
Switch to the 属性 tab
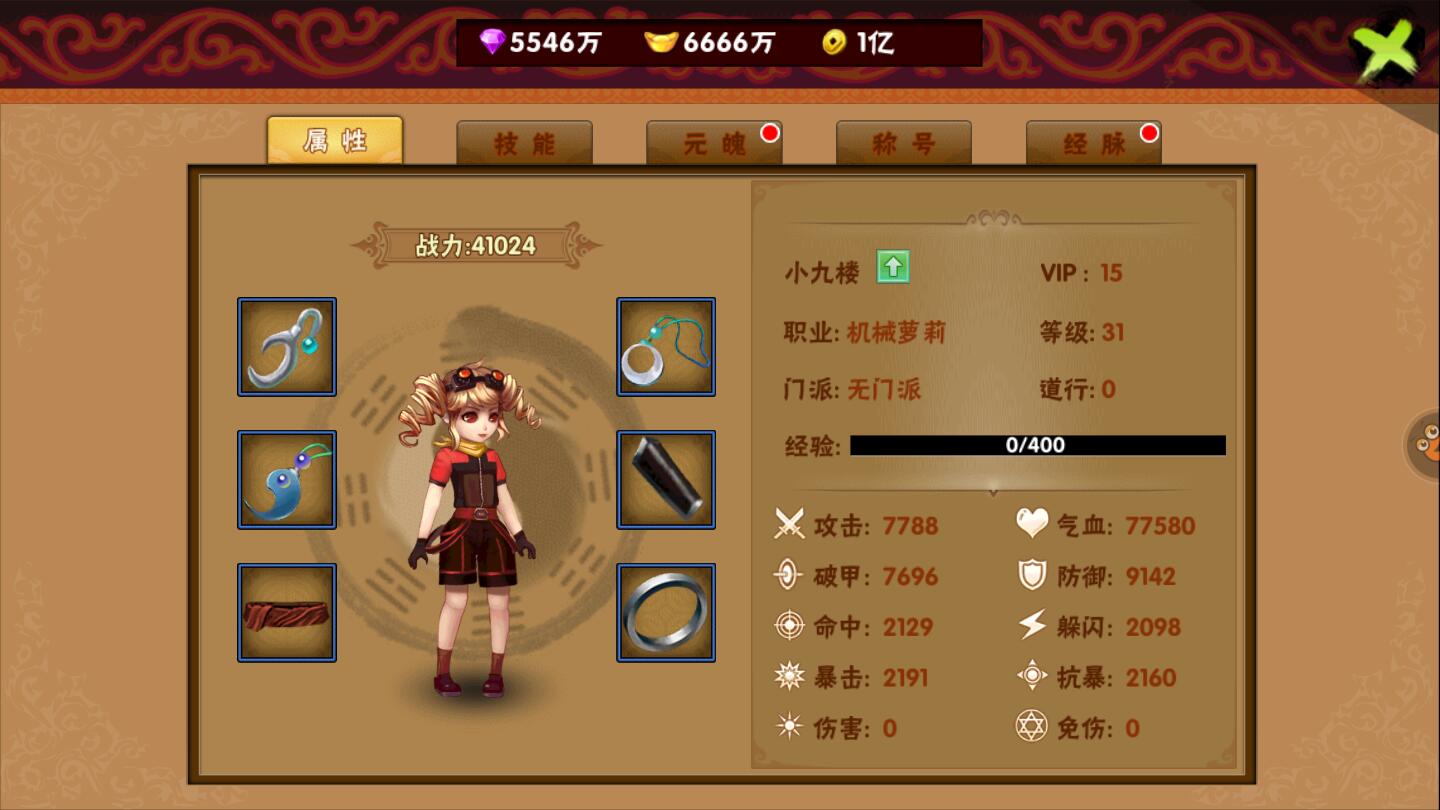coord(334,141)
